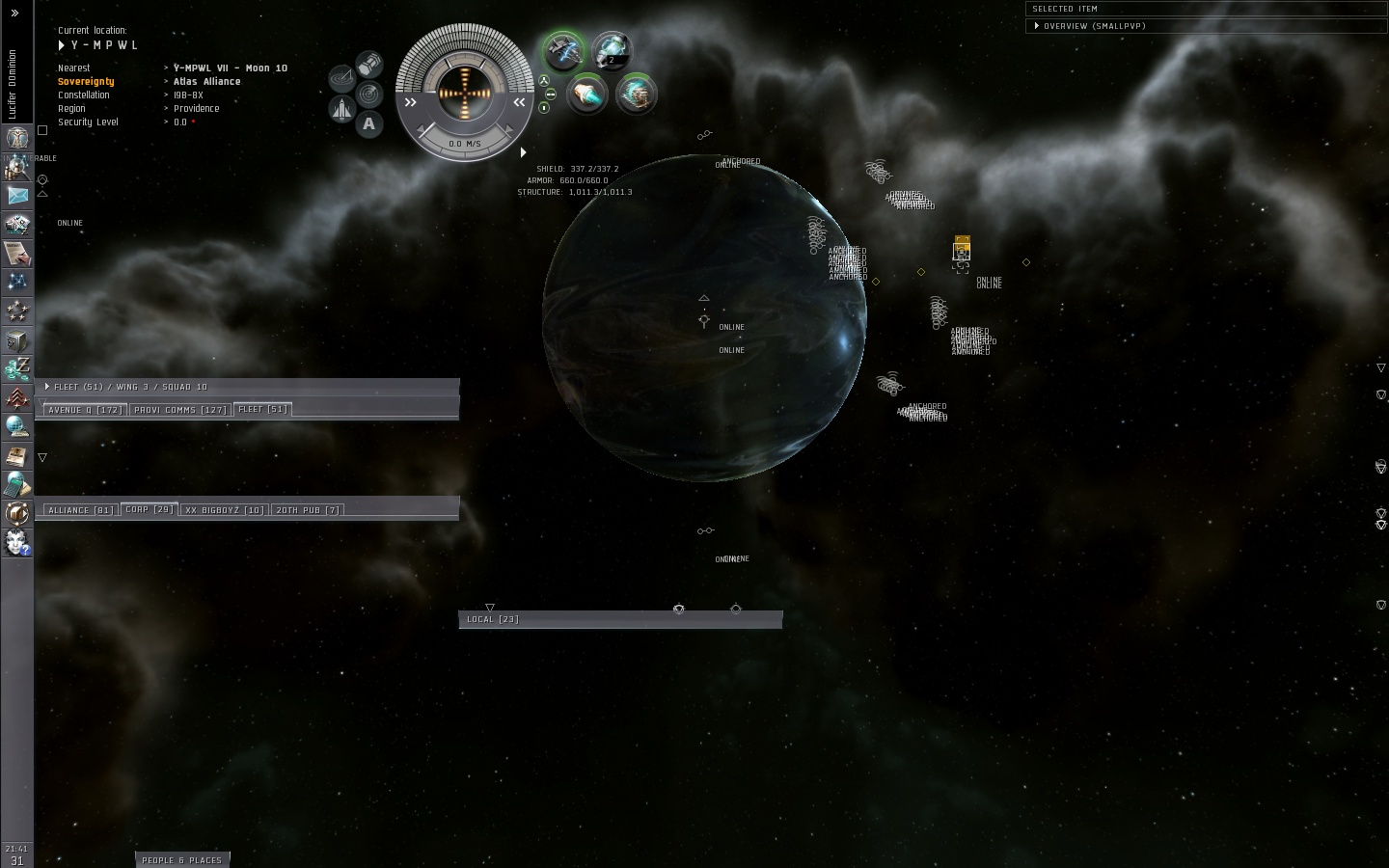This screenshot has height=868, width=1389.
Task: Select the Provi Comms [127] tab
Action: 180,410
